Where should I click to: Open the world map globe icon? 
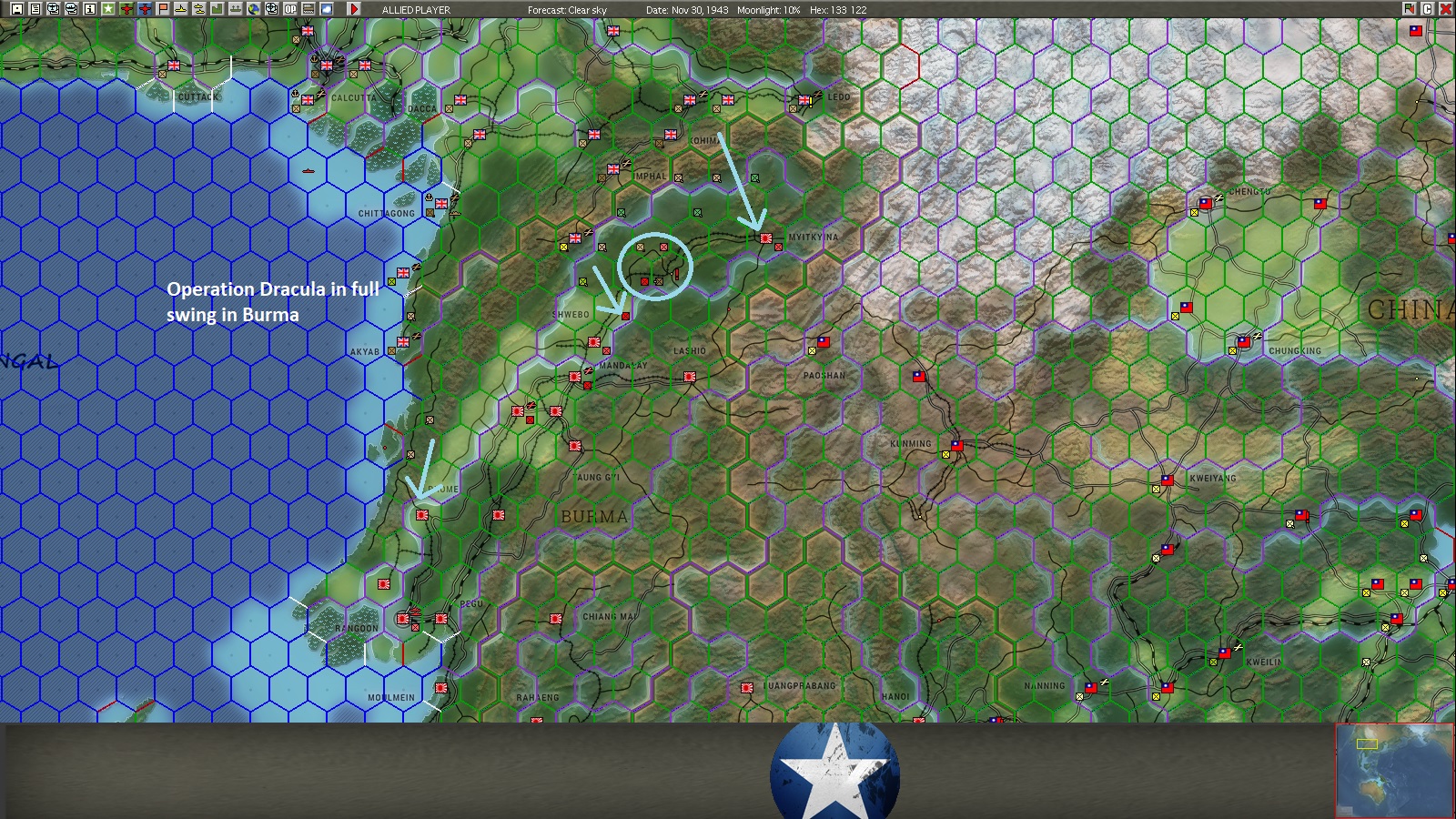(x=256, y=9)
